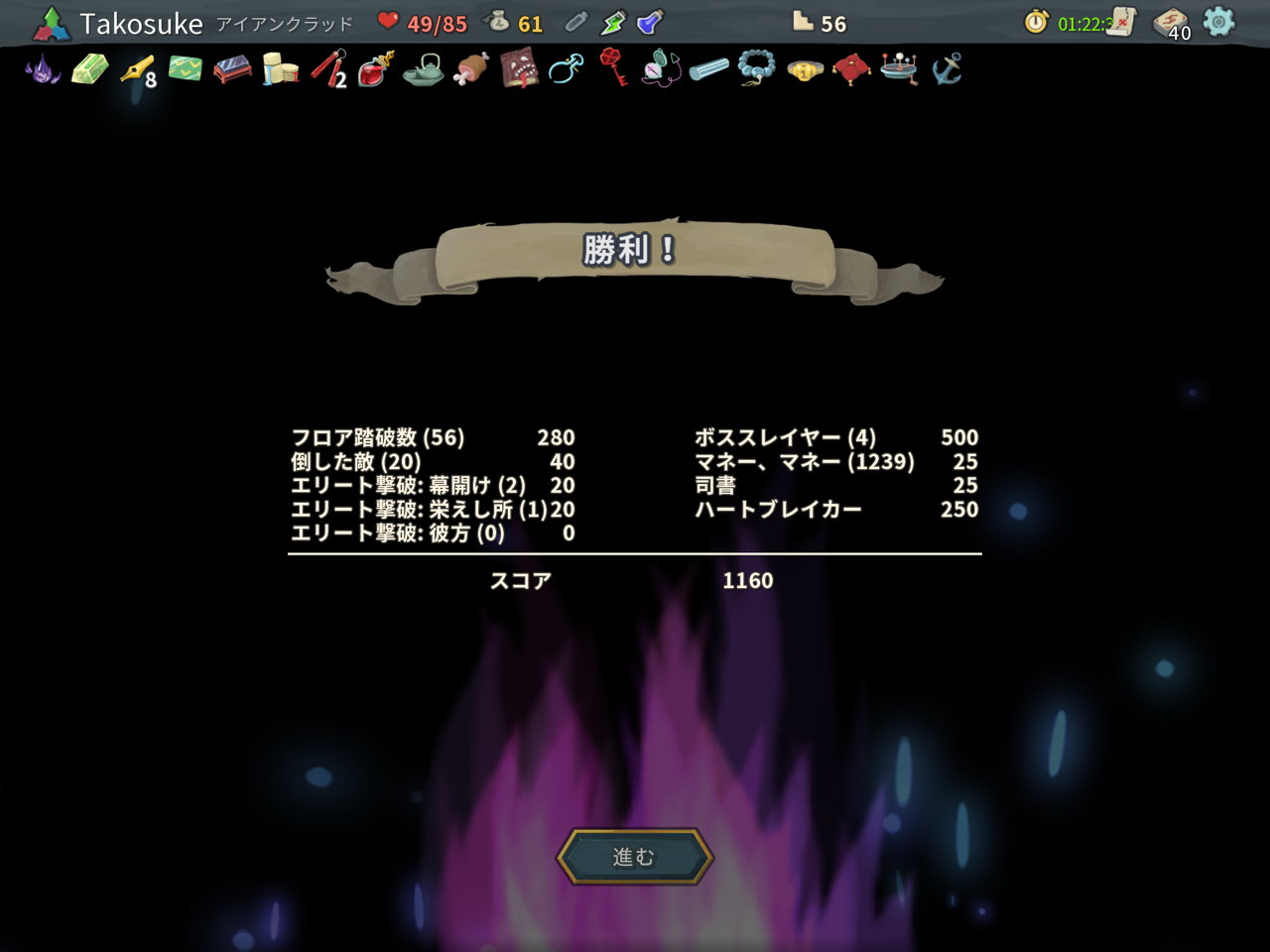Click the Anchor relic at the row's end
Screen dimensions: 1270x952
(946, 69)
